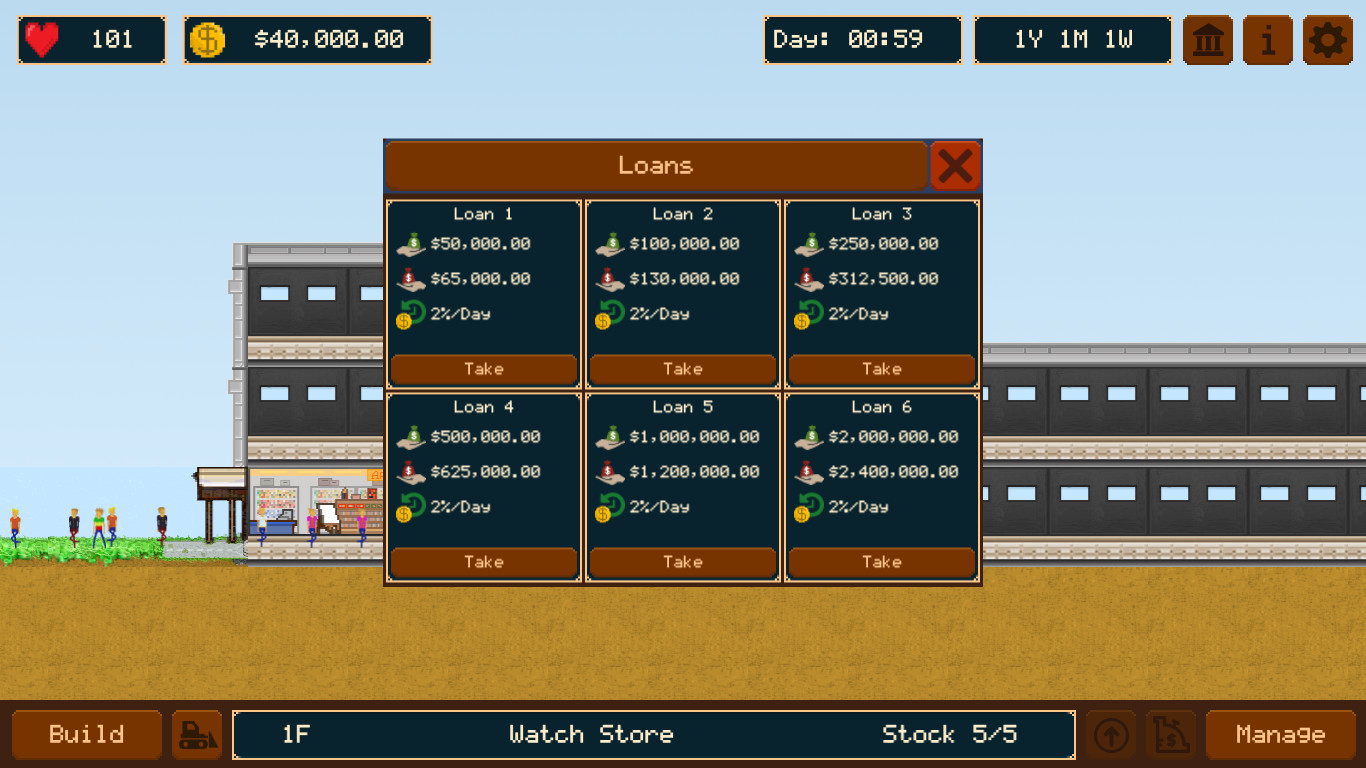Open the Build menu
Screen dimensions: 1366x768
click(x=86, y=734)
